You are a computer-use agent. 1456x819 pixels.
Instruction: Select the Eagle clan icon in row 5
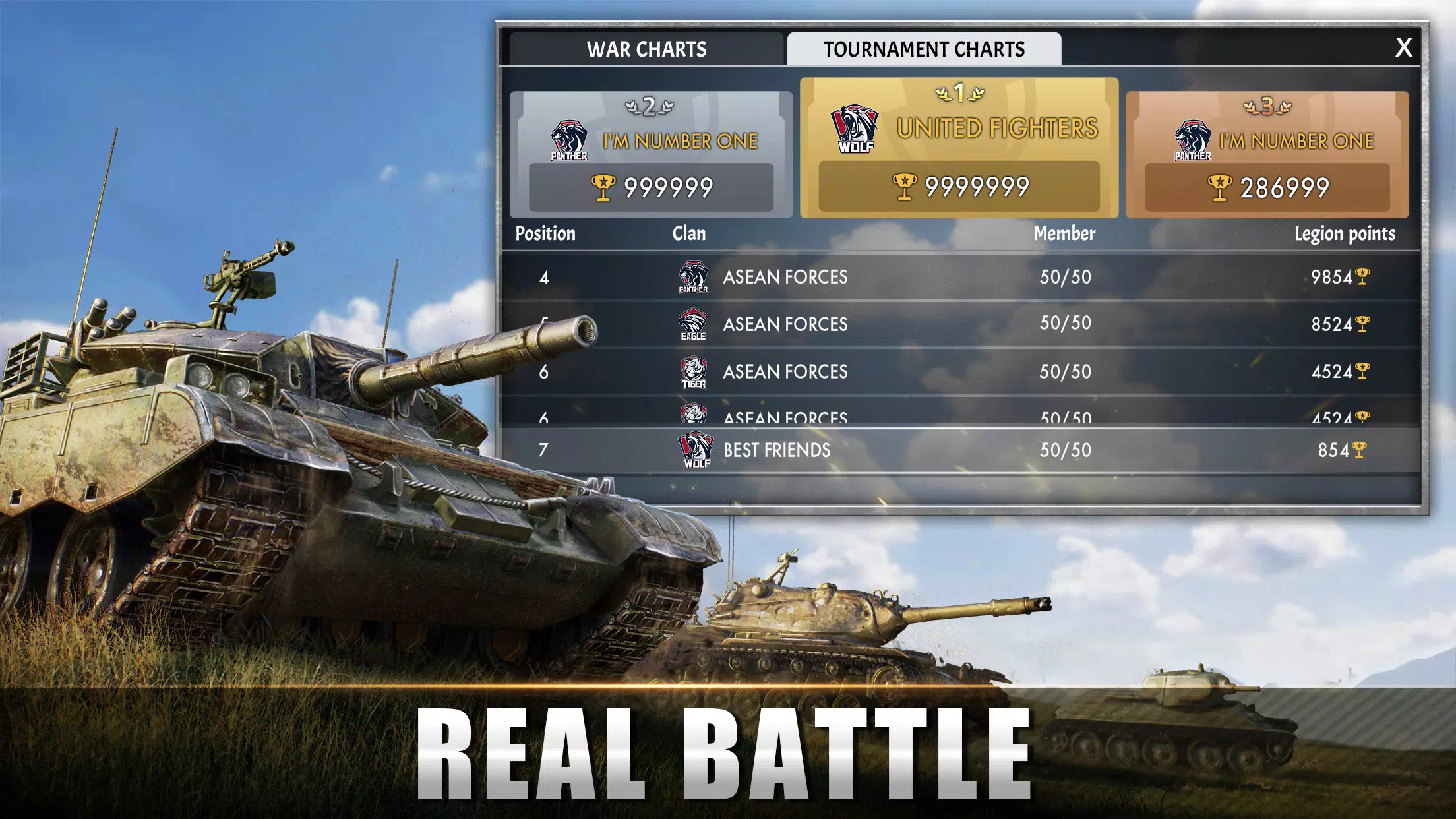click(694, 324)
